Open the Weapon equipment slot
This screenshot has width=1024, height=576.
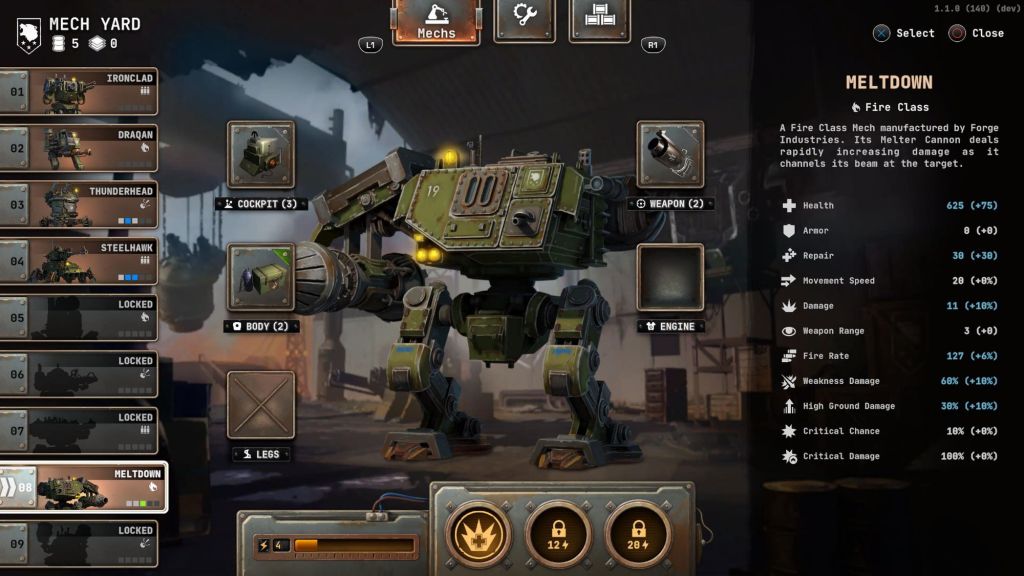tap(670, 155)
